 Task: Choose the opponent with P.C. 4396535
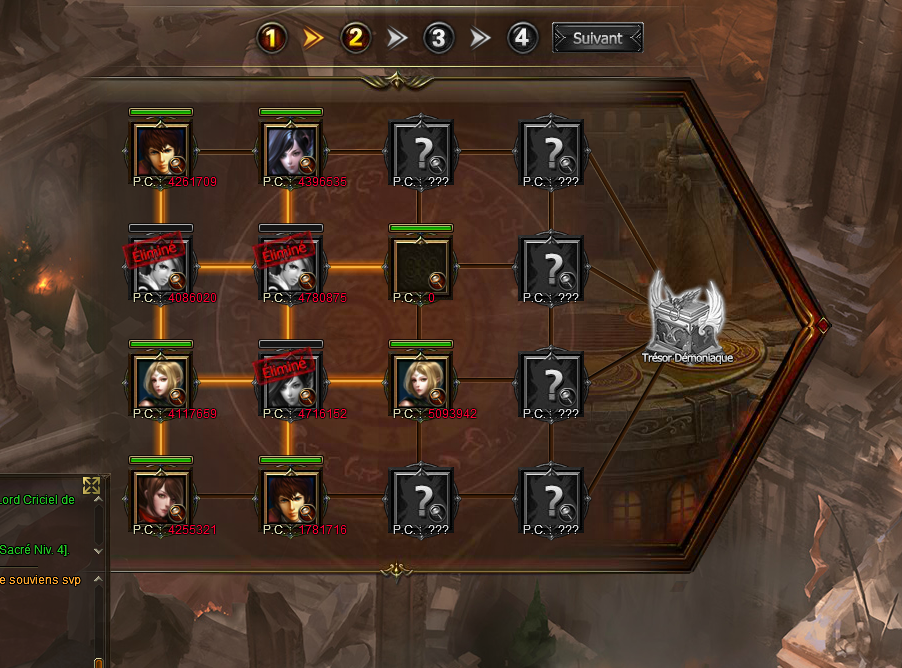click(x=289, y=149)
